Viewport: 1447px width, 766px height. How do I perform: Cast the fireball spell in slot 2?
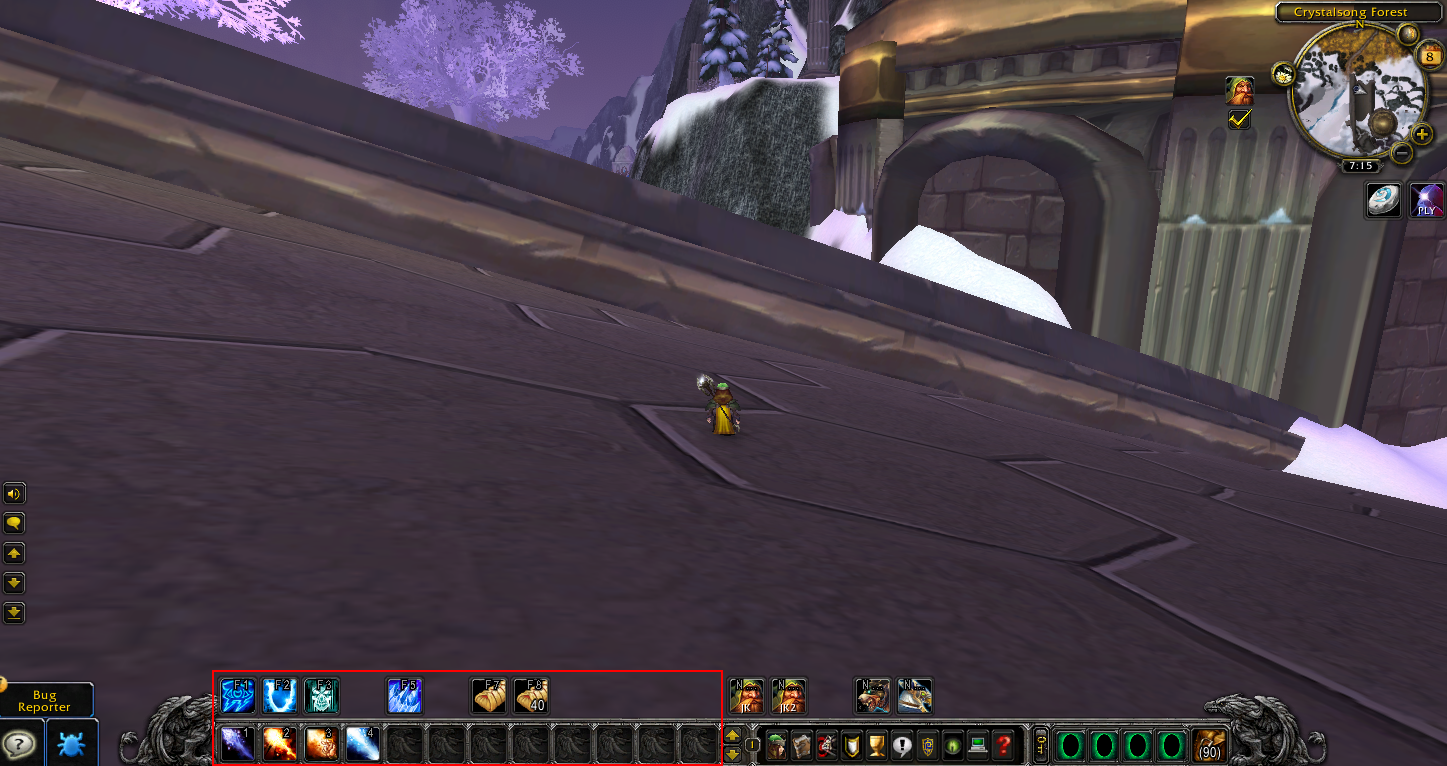pos(280,744)
